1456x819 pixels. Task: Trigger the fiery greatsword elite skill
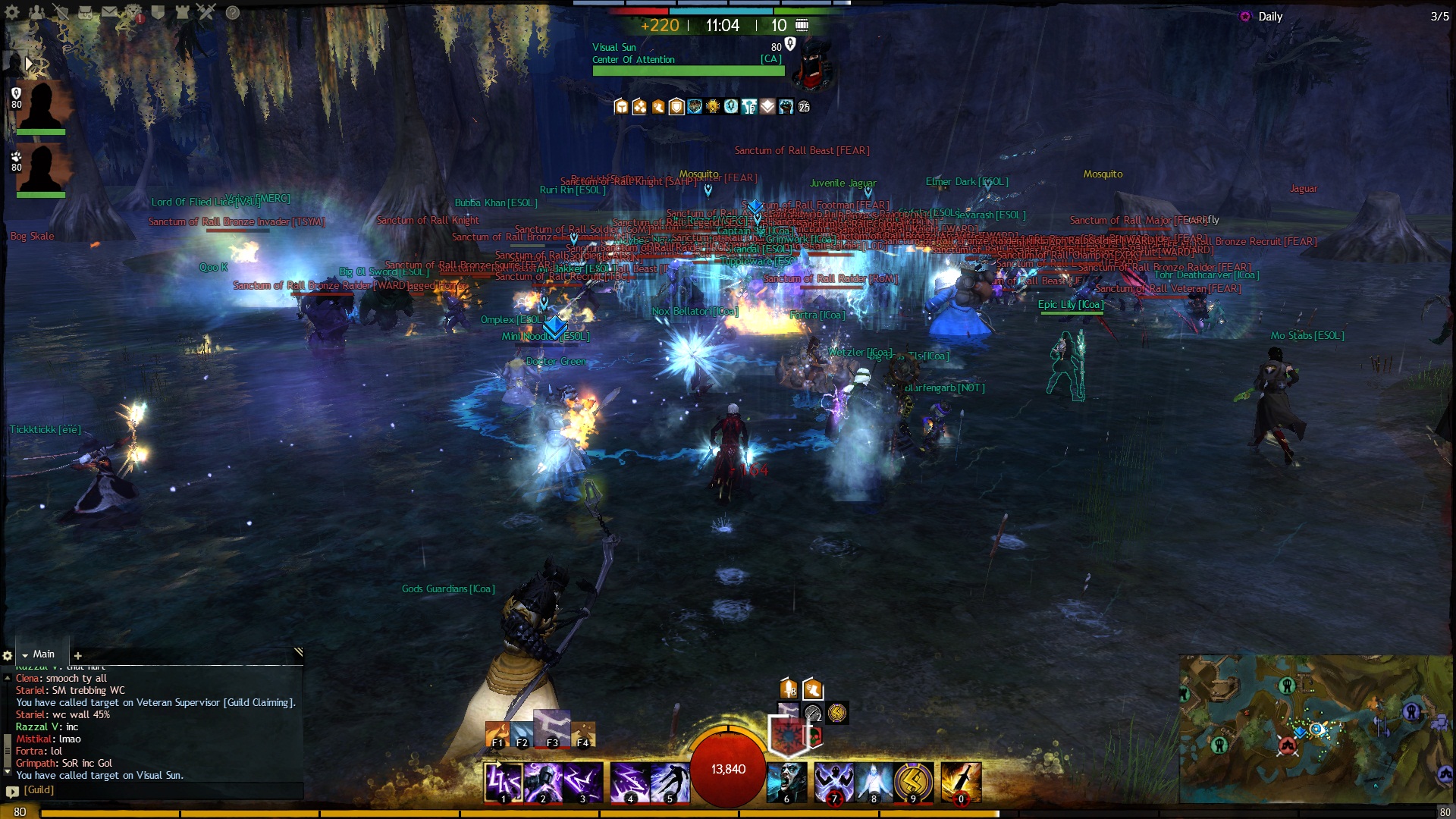(x=961, y=782)
